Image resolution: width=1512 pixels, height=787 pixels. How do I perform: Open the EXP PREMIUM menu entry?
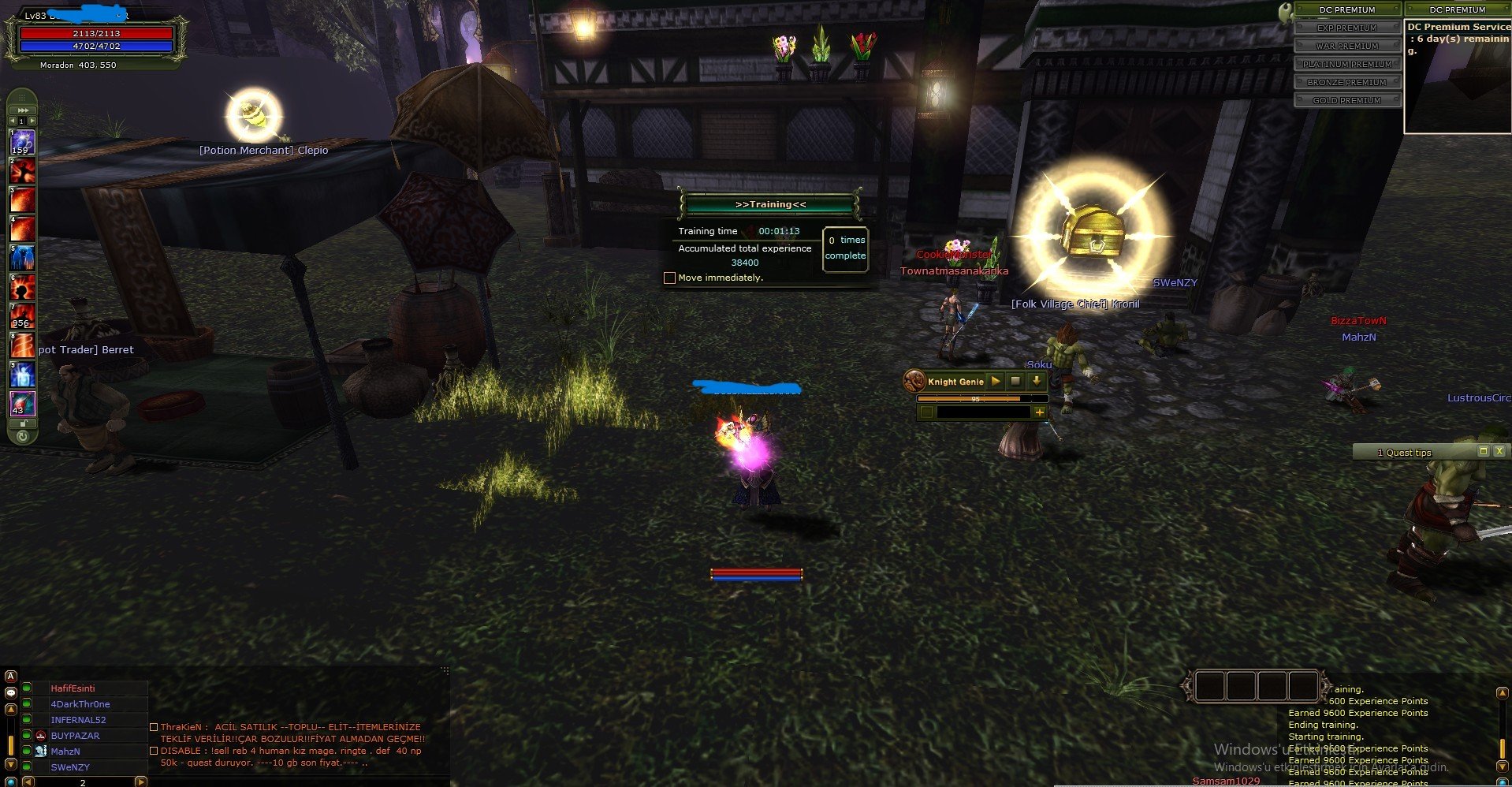[x=1348, y=27]
